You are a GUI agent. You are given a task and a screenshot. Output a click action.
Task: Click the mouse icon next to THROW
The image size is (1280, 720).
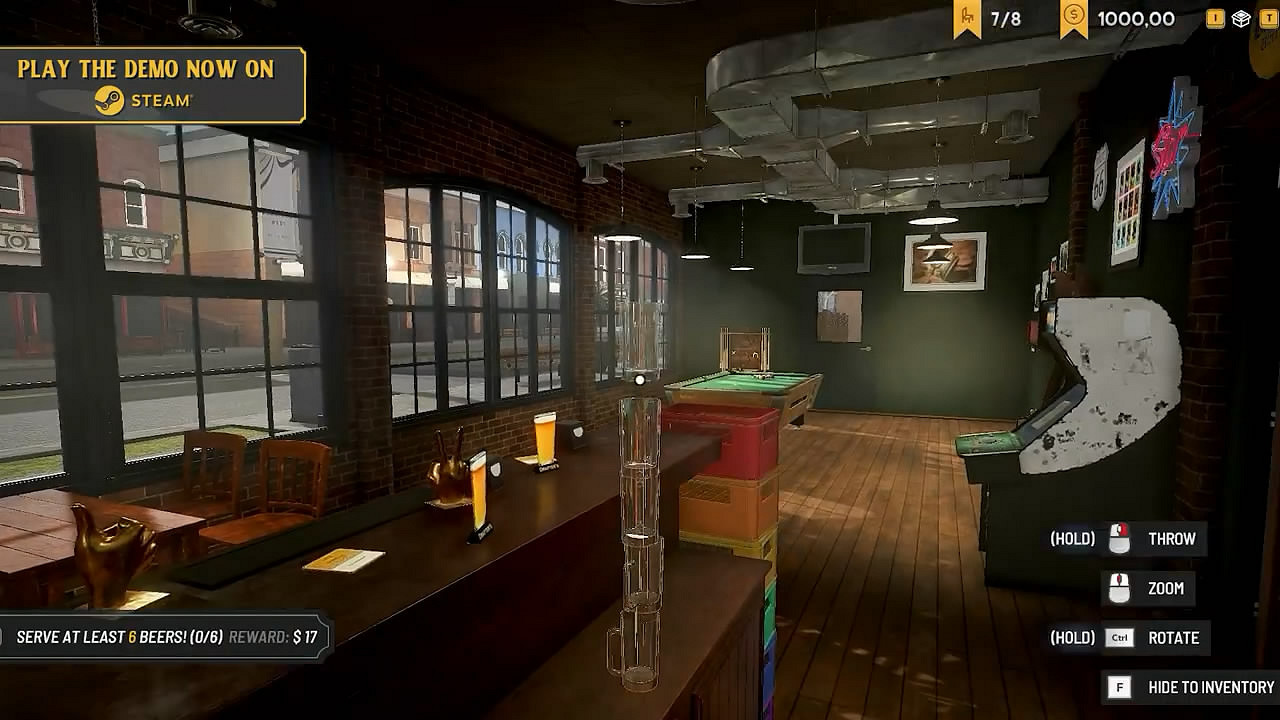click(1120, 538)
